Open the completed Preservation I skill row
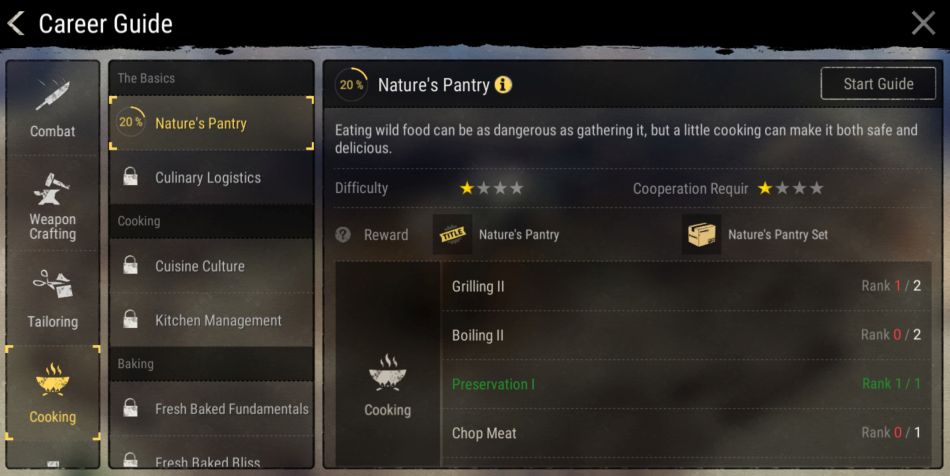 coord(685,384)
